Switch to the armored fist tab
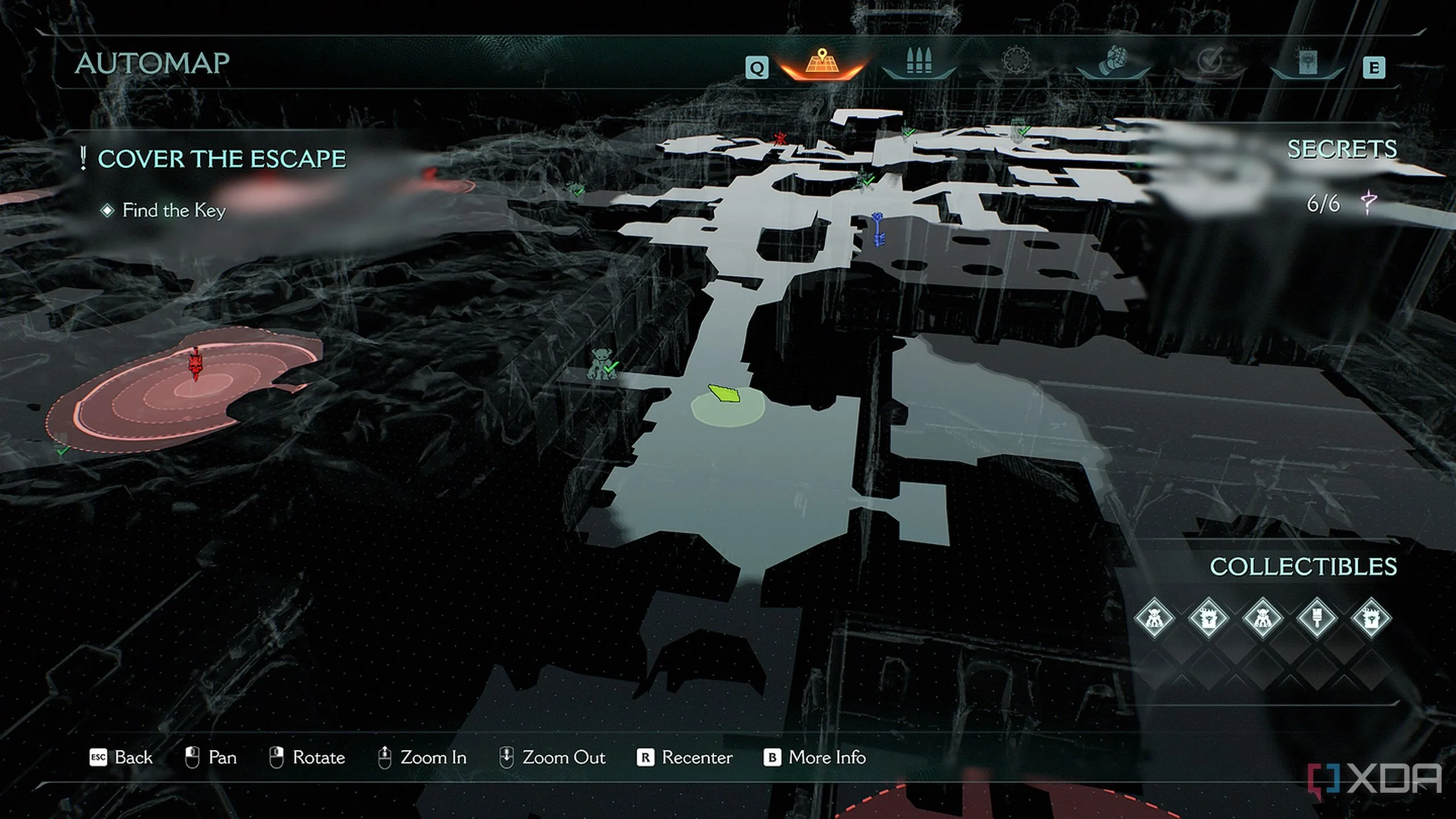 (x=1113, y=63)
